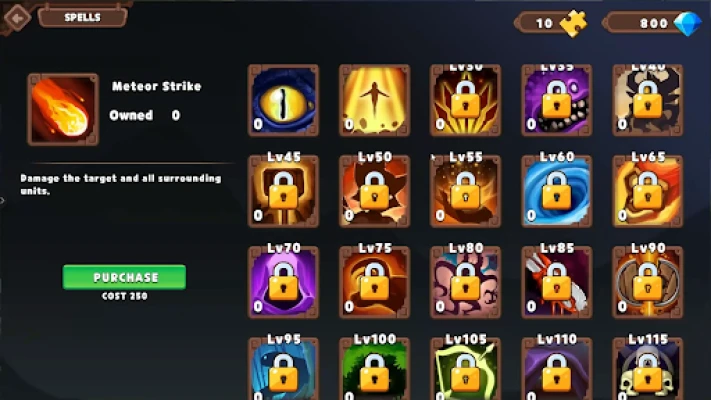The image size is (711, 400).
Task: Choose the locked Lv45 spell
Action: (x=283, y=191)
